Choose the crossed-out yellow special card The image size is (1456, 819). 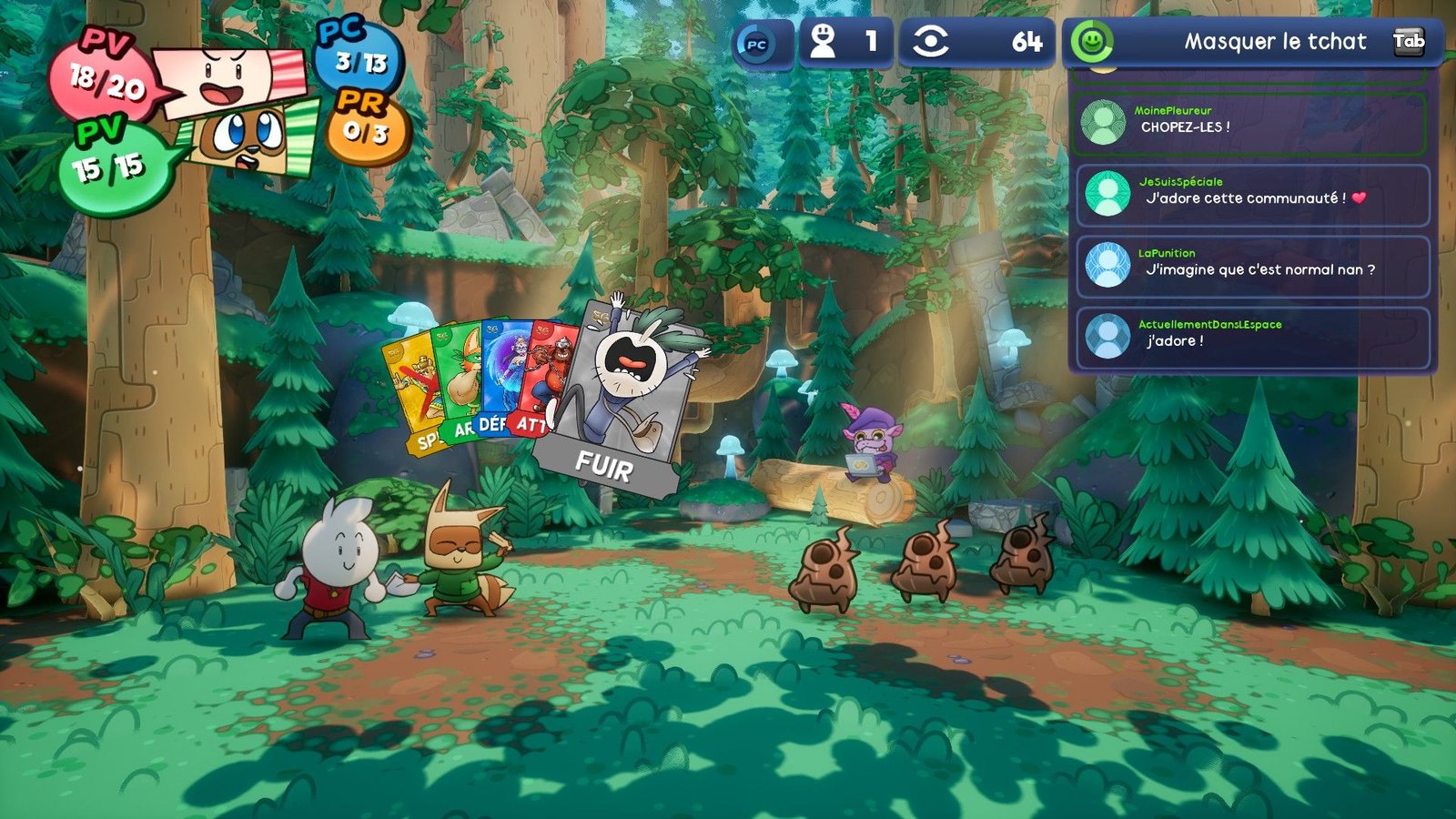tap(414, 391)
